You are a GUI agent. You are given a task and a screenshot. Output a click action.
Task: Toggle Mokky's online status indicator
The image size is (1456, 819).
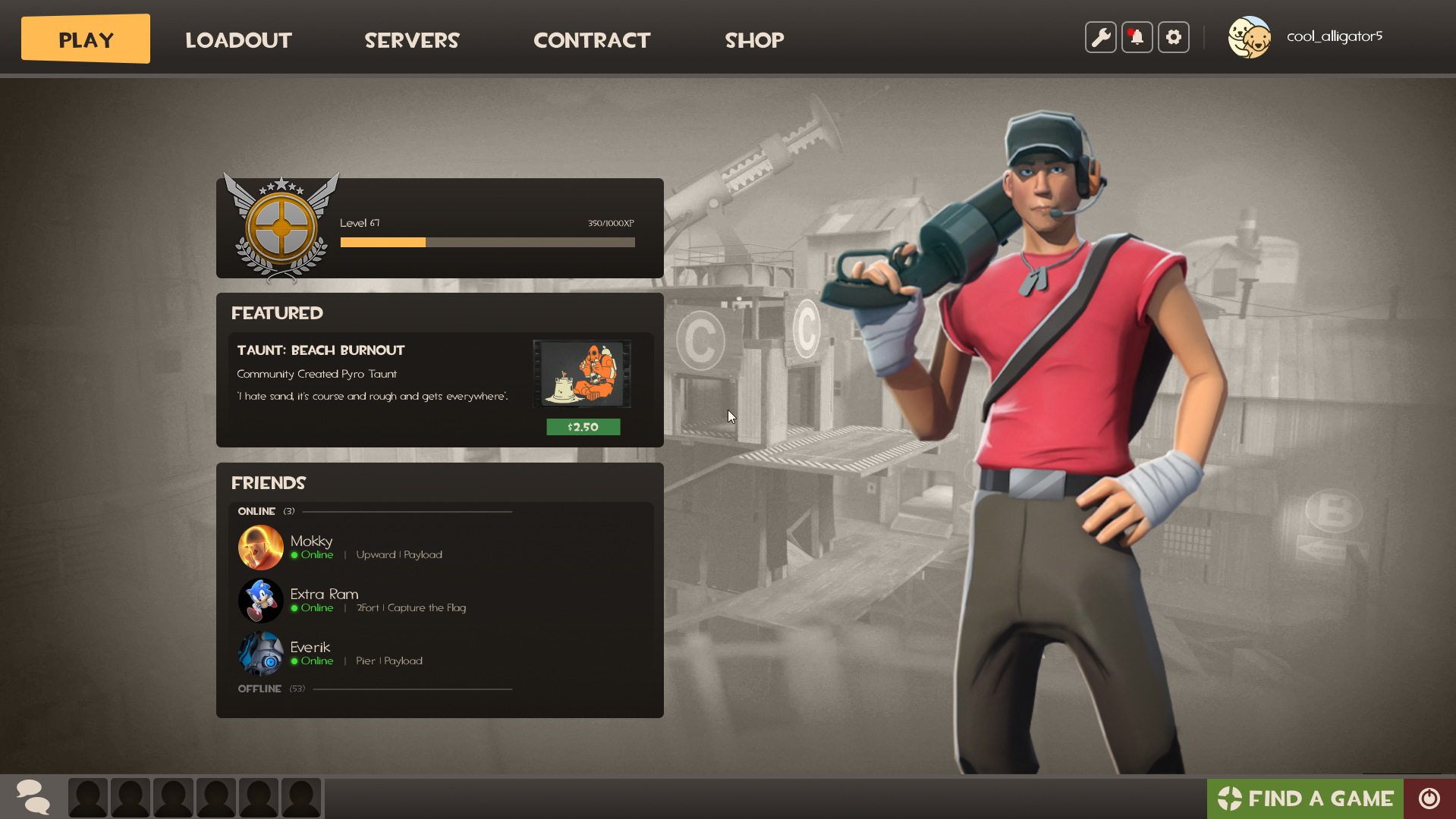(295, 554)
